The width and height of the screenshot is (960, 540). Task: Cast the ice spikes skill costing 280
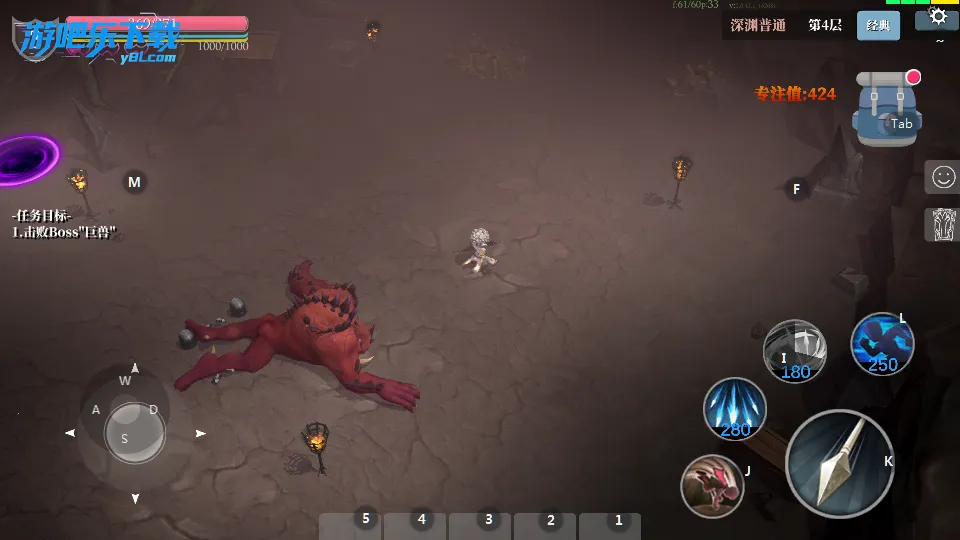(735, 409)
